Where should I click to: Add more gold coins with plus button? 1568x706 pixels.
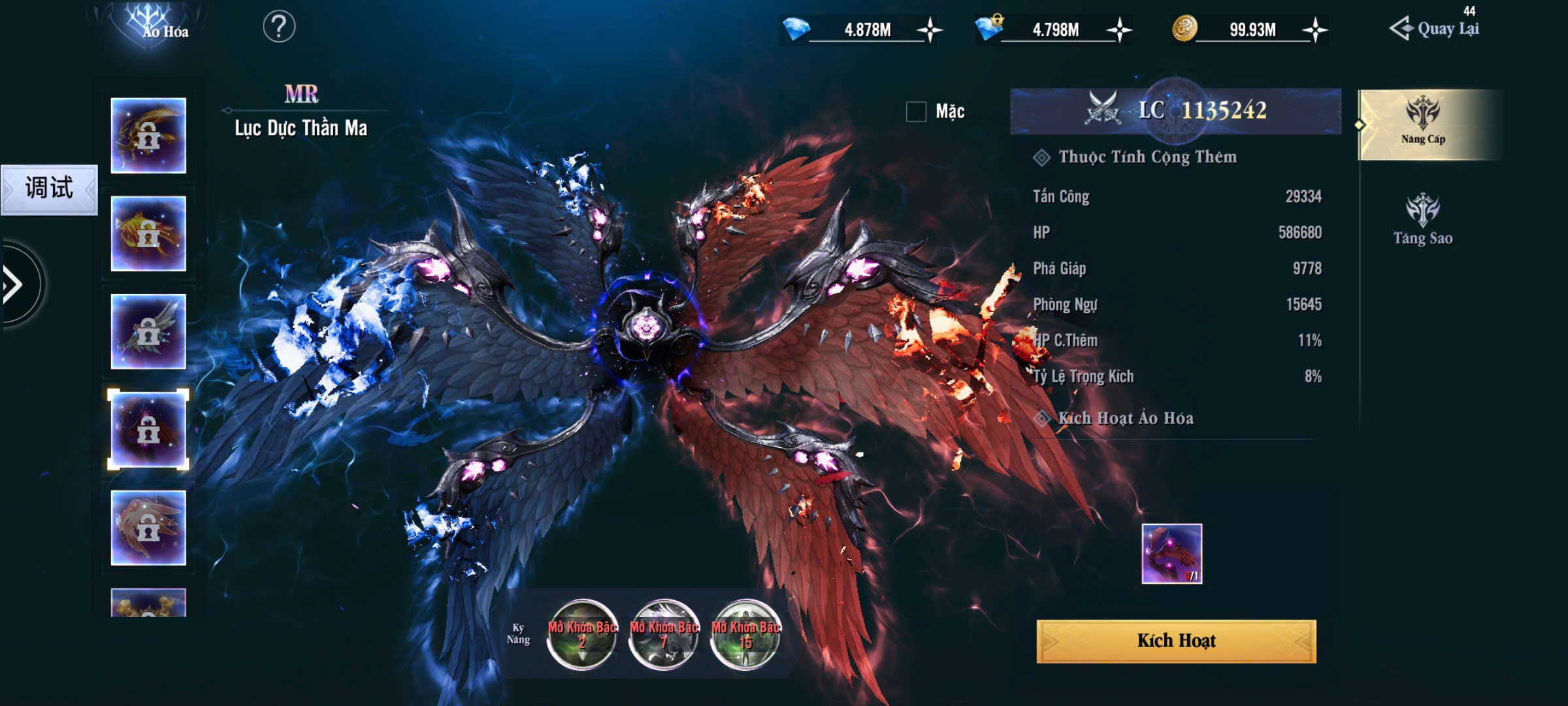(1315, 30)
